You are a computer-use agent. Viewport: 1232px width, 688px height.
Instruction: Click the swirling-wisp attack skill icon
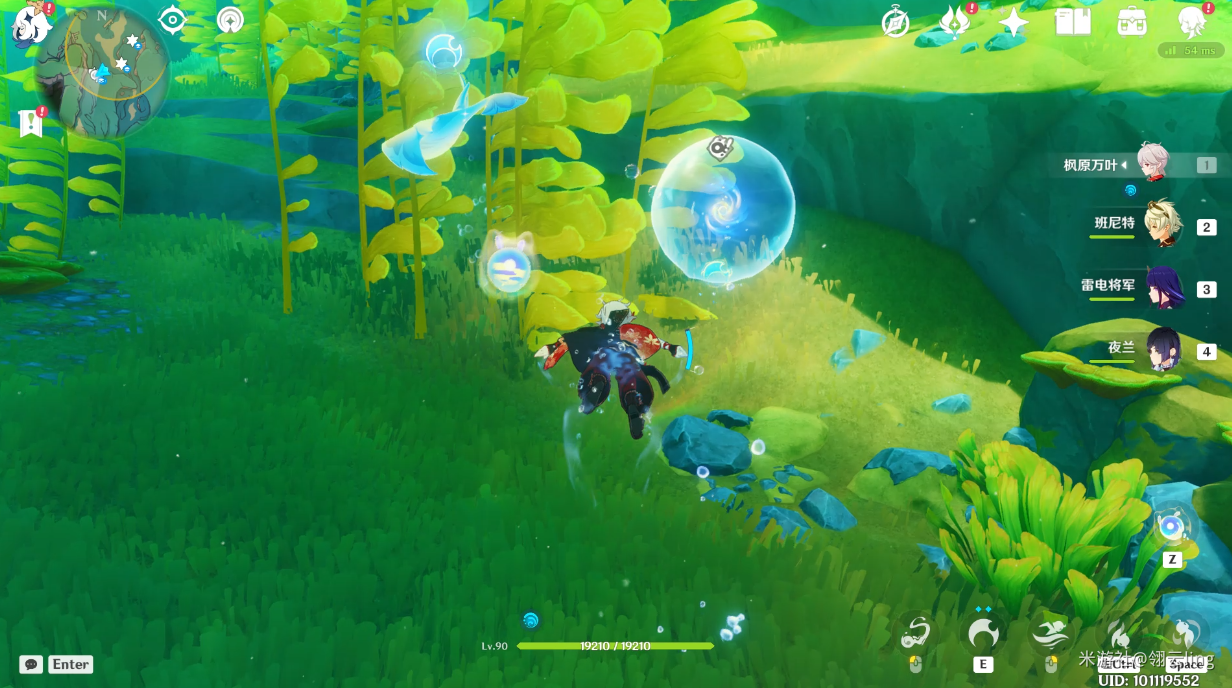(x=915, y=633)
